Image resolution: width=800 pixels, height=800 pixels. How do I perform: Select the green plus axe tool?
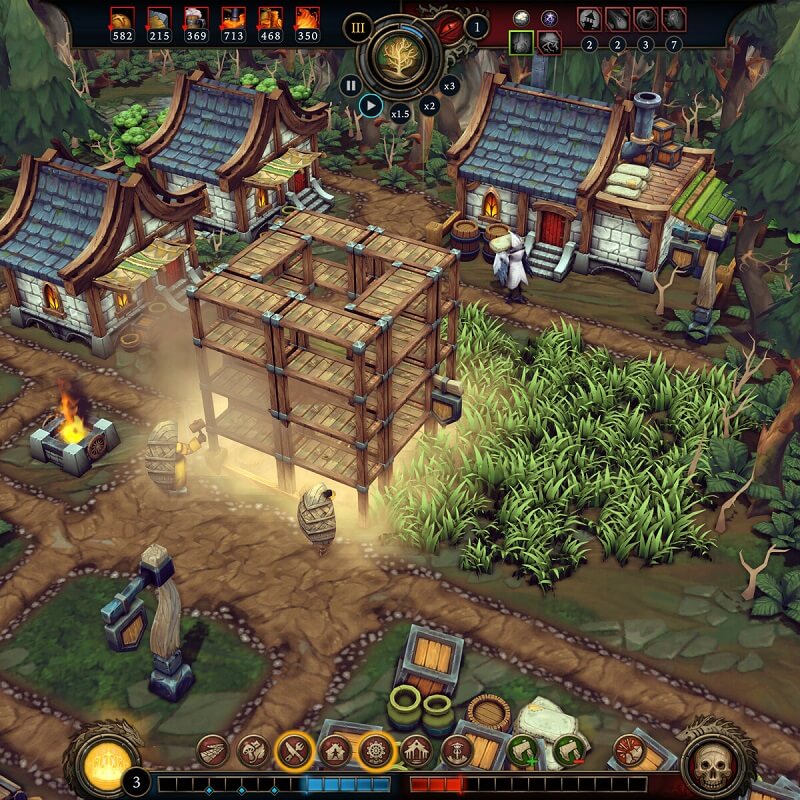(521, 750)
